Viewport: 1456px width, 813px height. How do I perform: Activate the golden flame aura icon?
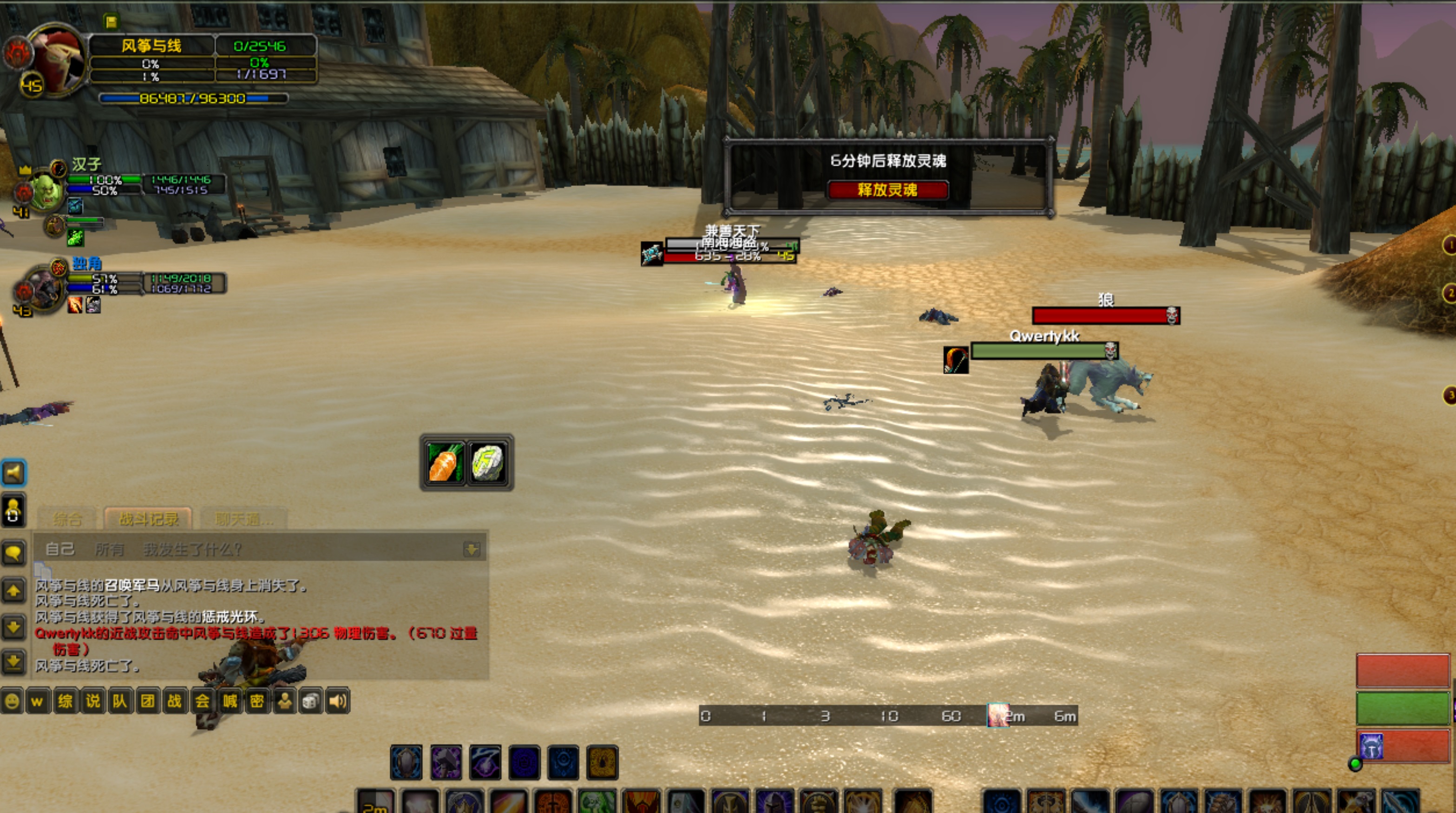coord(602,762)
